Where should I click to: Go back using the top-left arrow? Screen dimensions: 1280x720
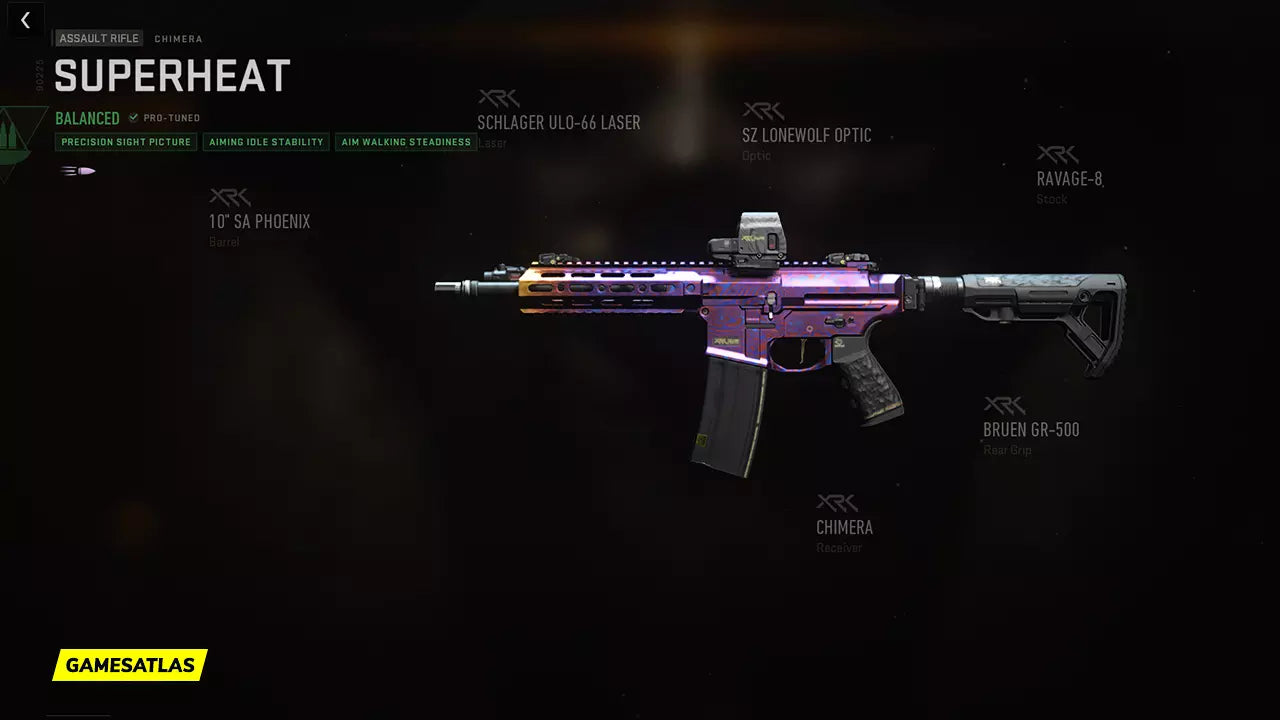pyautogui.click(x=26, y=20)
